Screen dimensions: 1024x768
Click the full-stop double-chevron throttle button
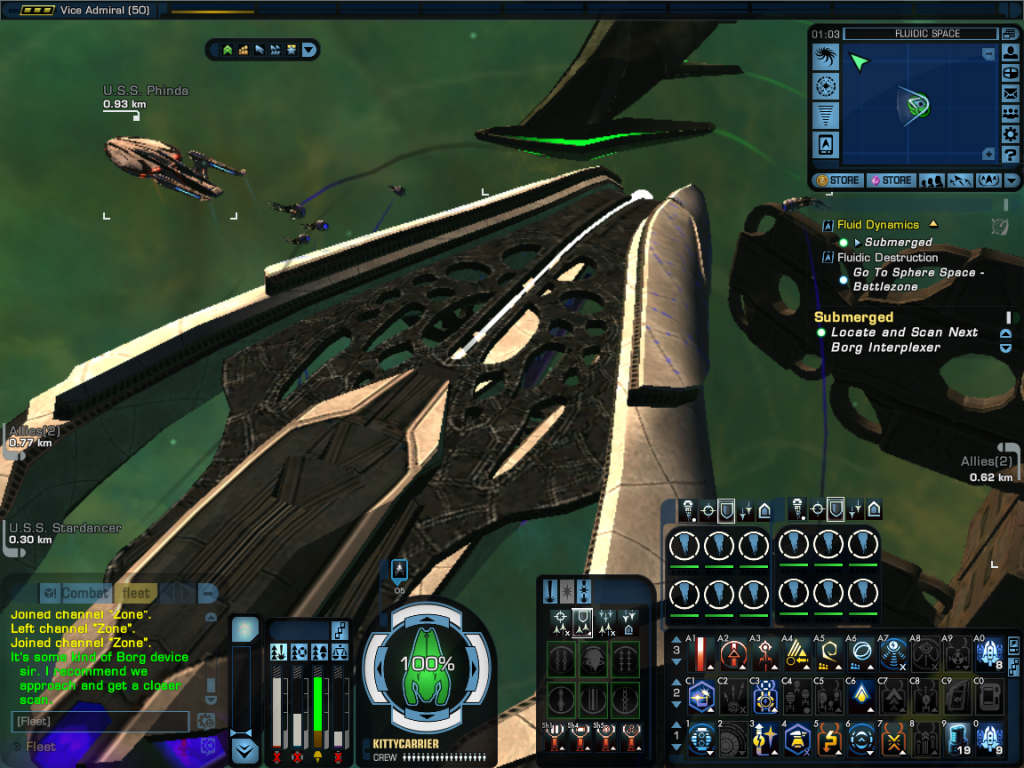(245, 750)
